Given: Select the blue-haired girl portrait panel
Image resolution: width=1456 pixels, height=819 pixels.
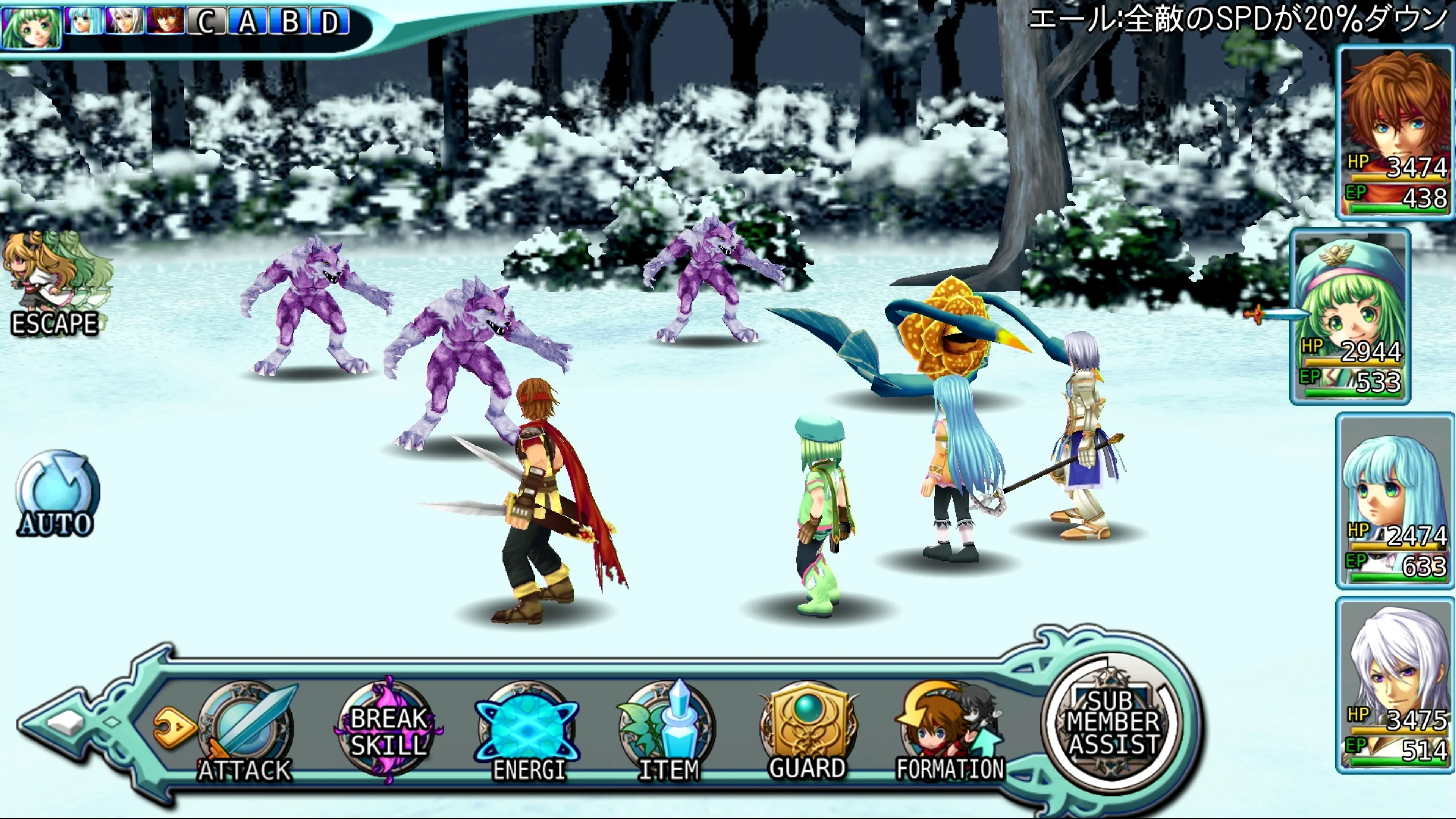Looking at the screenshot, I should pos(1395,501).
